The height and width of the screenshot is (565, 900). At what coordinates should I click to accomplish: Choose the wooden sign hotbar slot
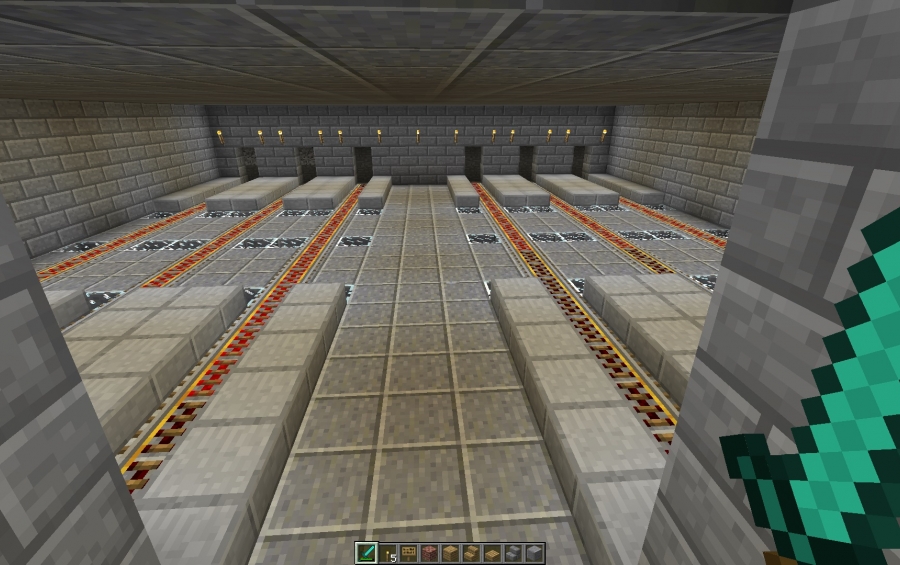click(x=409, y=553)
